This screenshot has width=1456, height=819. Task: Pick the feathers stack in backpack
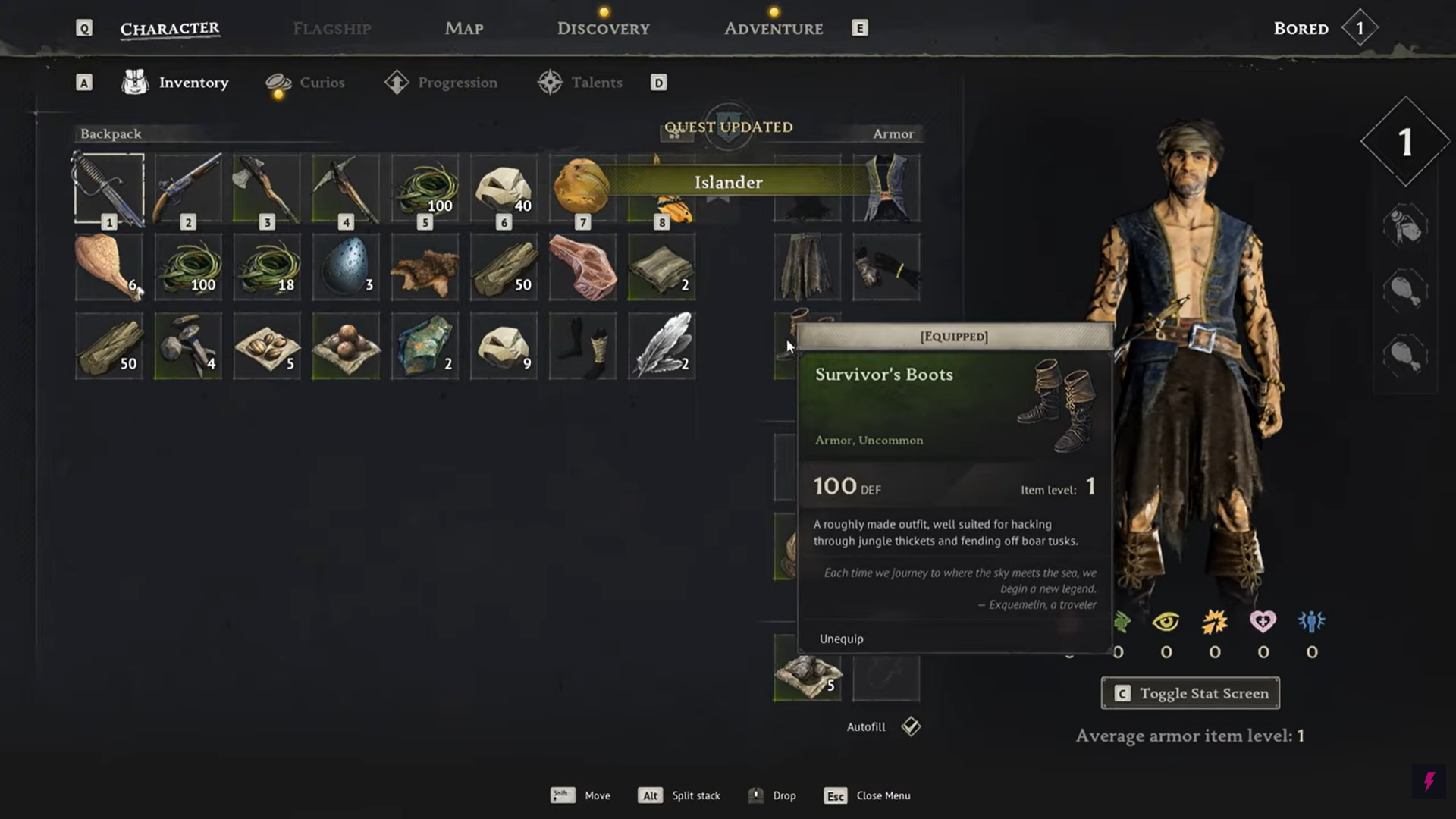661,347
